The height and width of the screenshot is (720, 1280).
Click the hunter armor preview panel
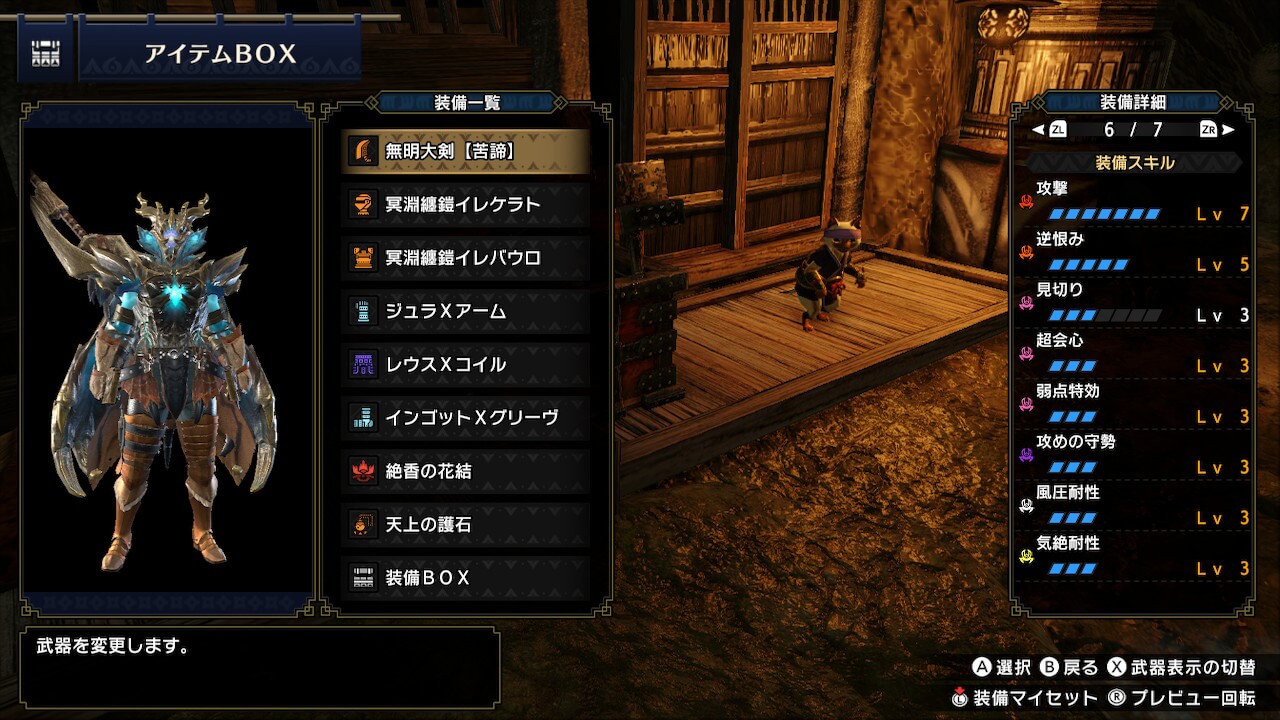click(x=167, y=360)
